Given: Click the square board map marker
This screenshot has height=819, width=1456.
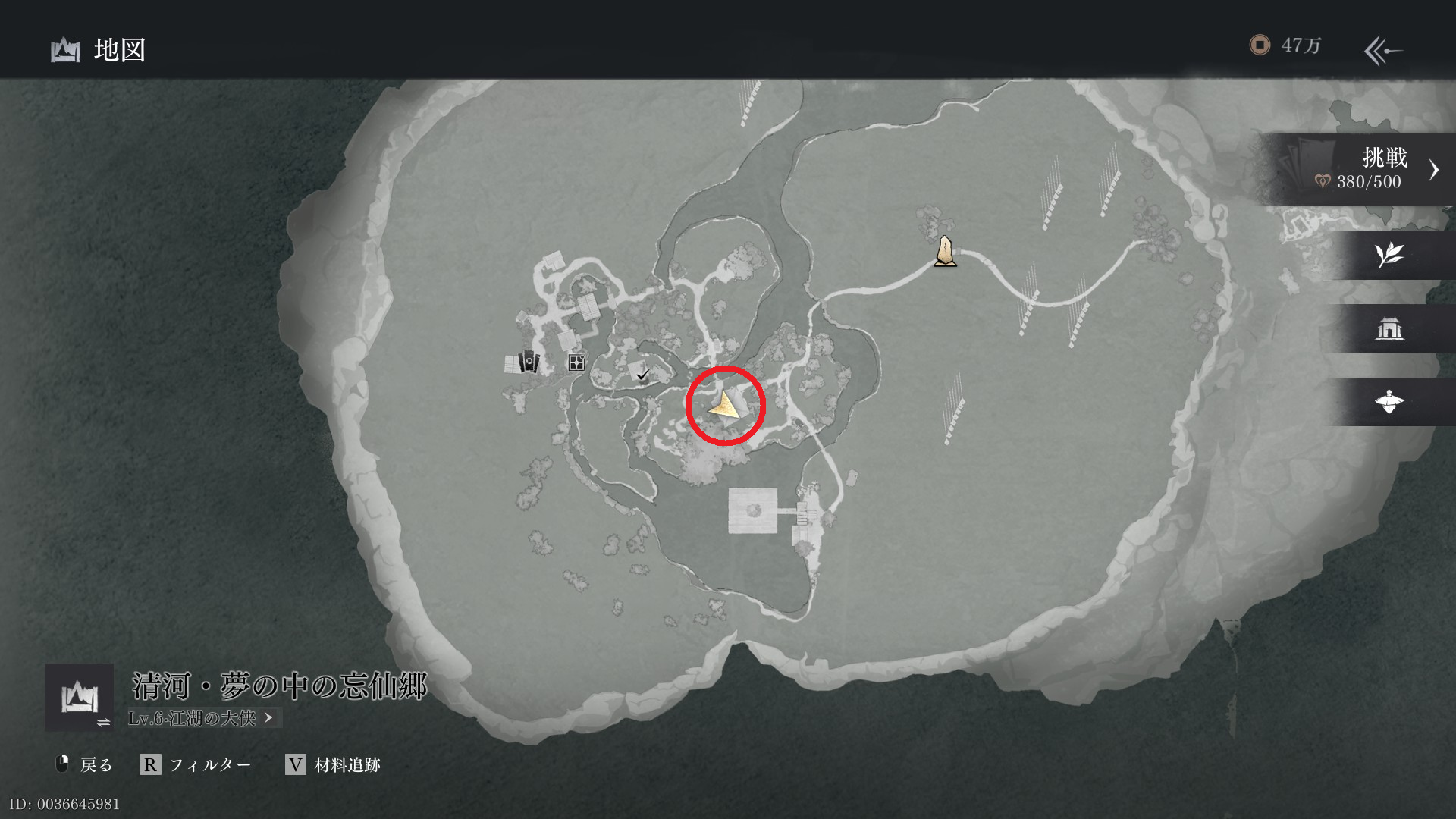Looking at the screenshot, I should 576,362.
